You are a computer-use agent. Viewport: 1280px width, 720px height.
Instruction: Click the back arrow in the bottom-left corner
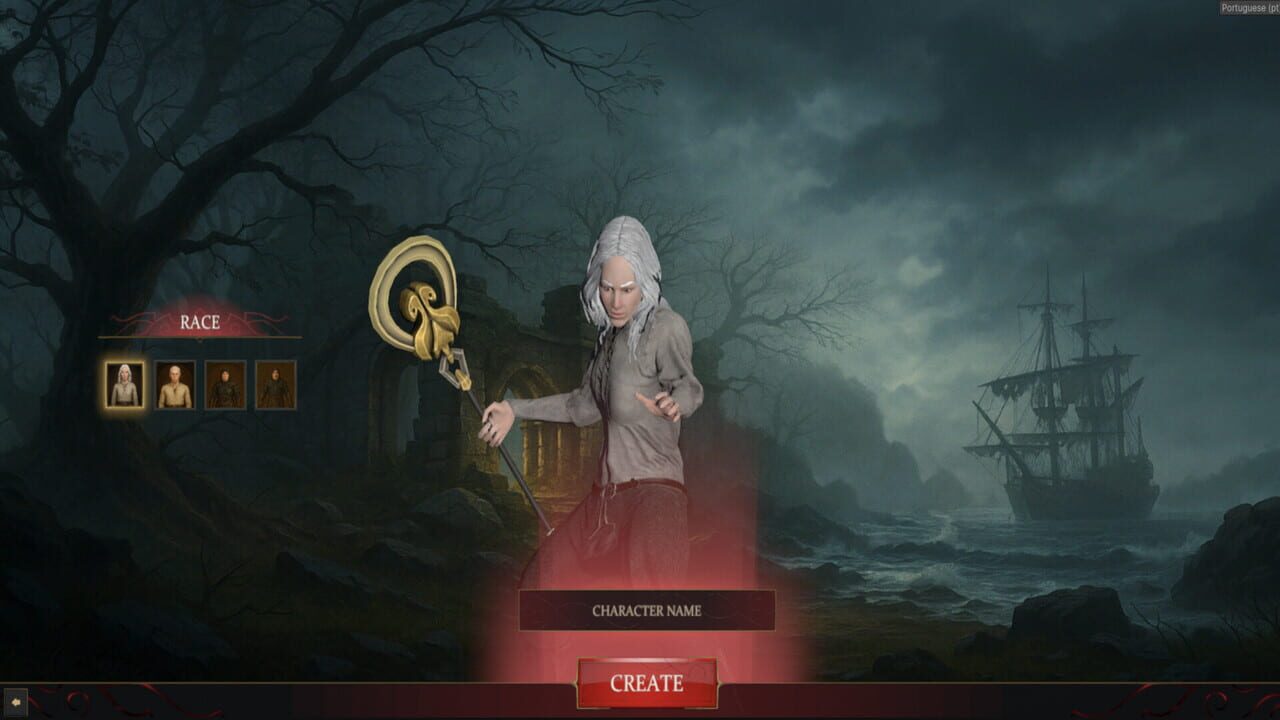(16, 701)
